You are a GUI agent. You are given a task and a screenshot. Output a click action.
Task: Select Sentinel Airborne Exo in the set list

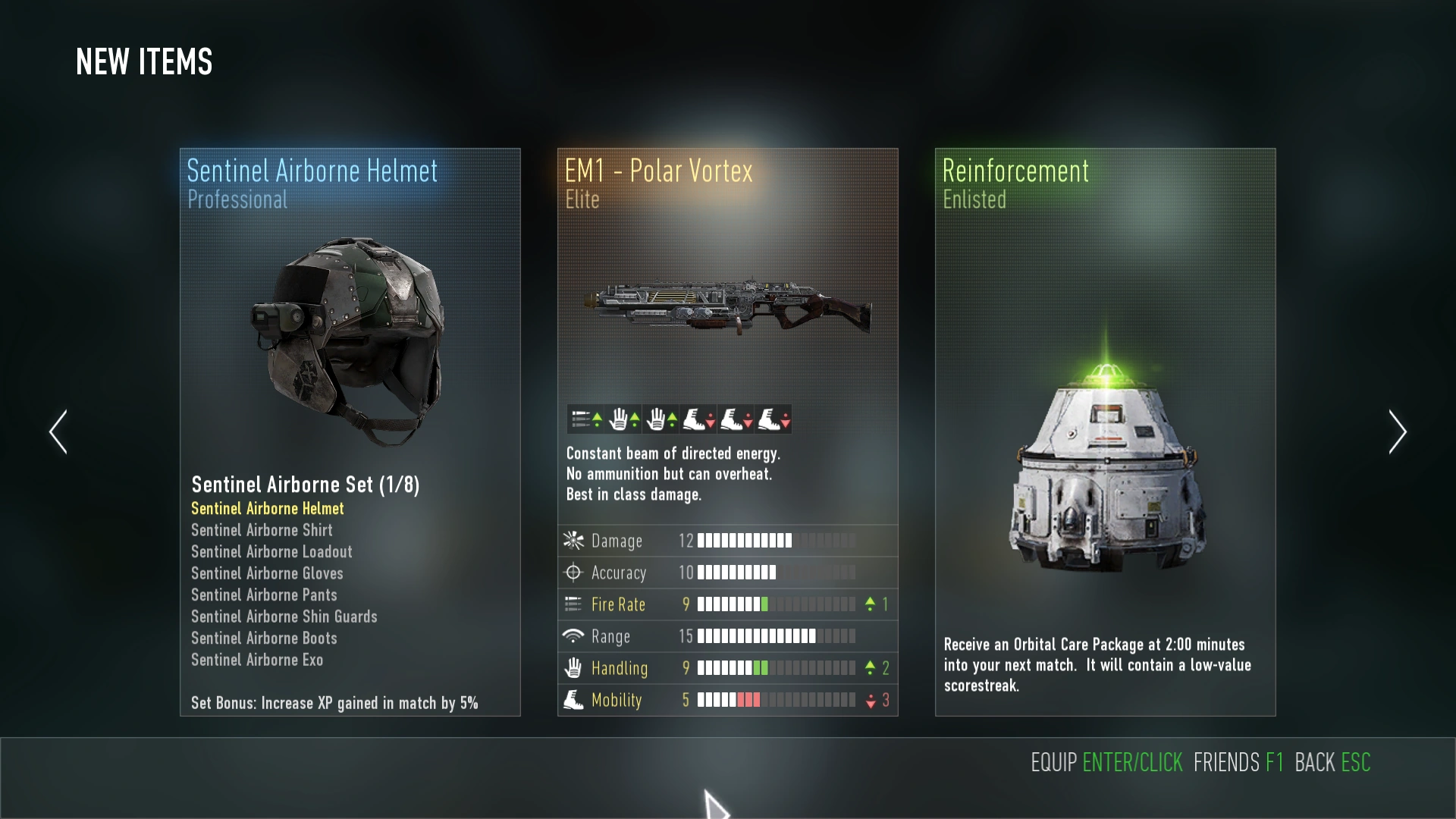(x=257, y=660)
